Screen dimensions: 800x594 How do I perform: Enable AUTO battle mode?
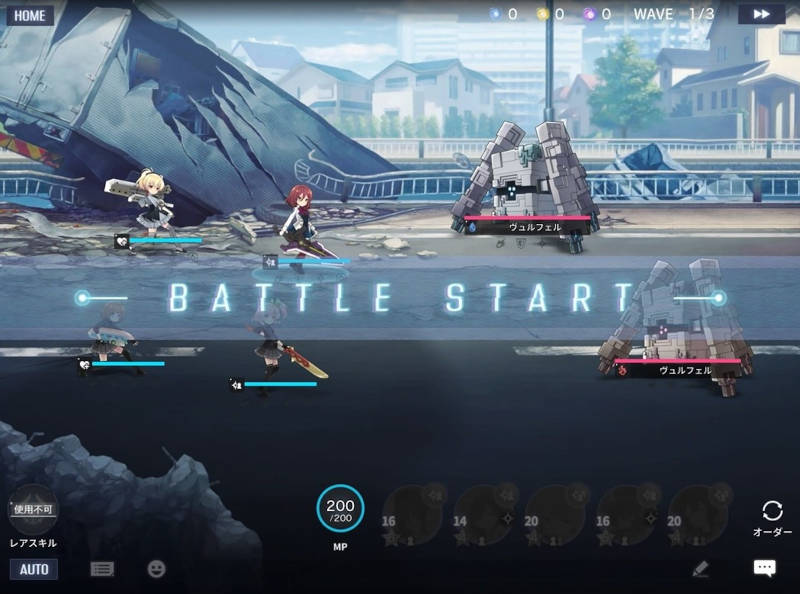(x=34, y=569)
